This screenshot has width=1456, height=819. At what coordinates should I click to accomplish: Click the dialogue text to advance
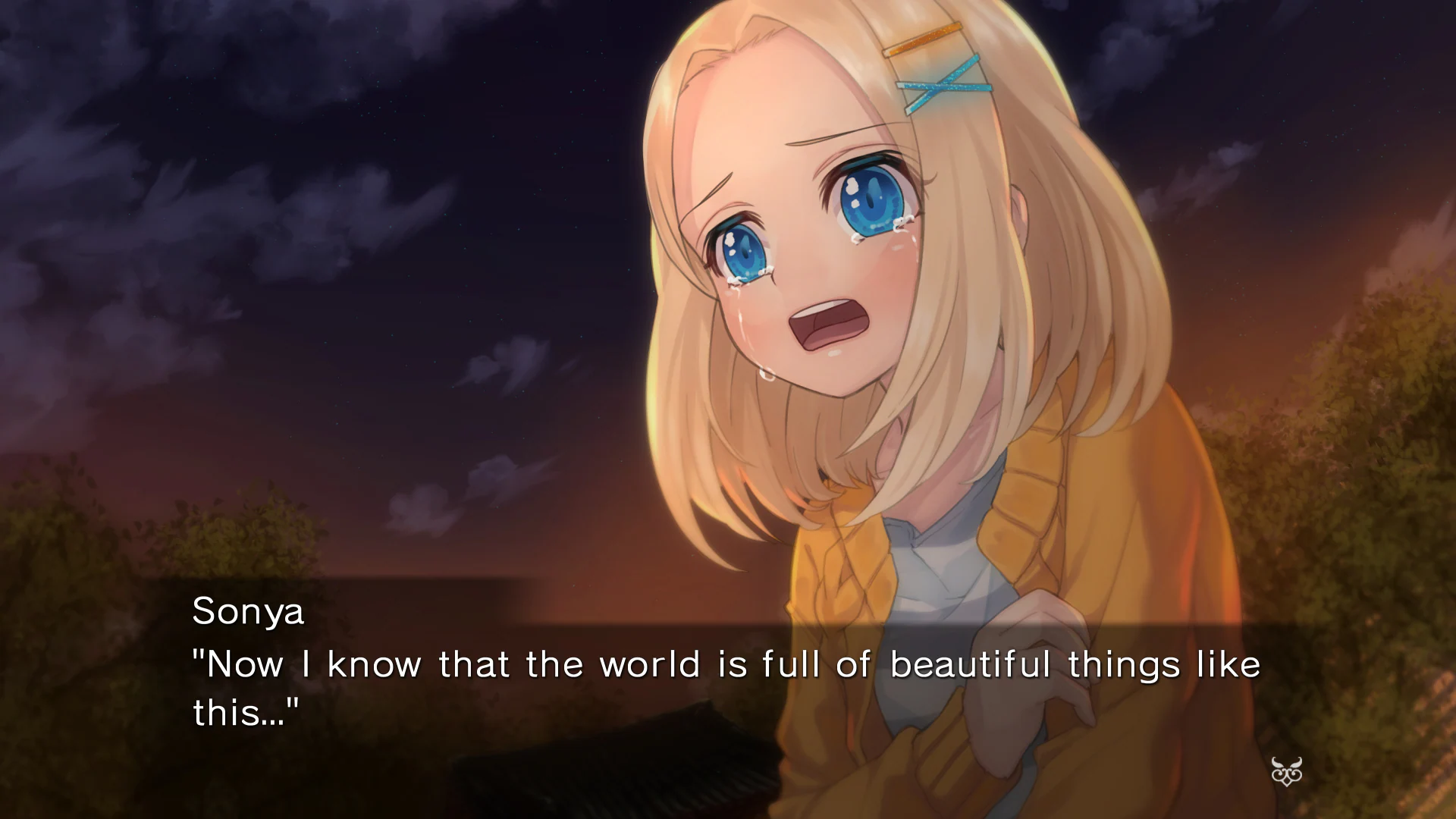coord(682,662)
